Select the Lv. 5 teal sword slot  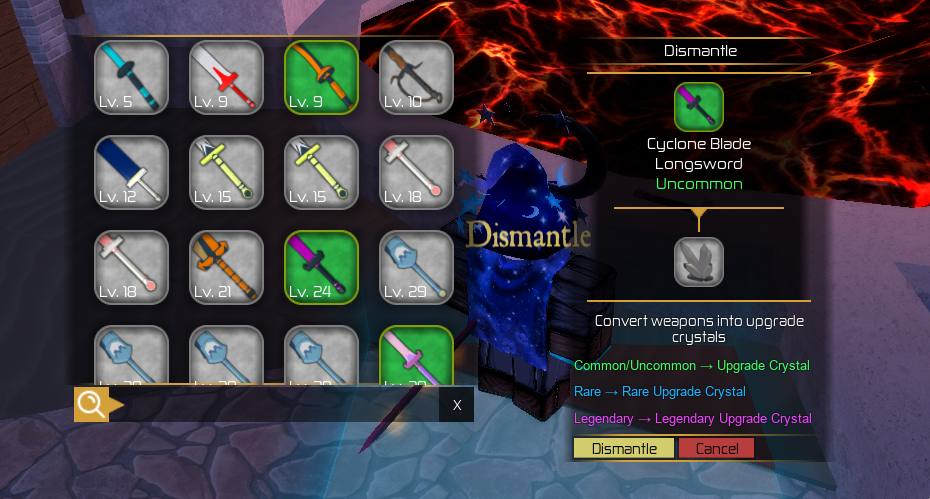tap(131, 77)
